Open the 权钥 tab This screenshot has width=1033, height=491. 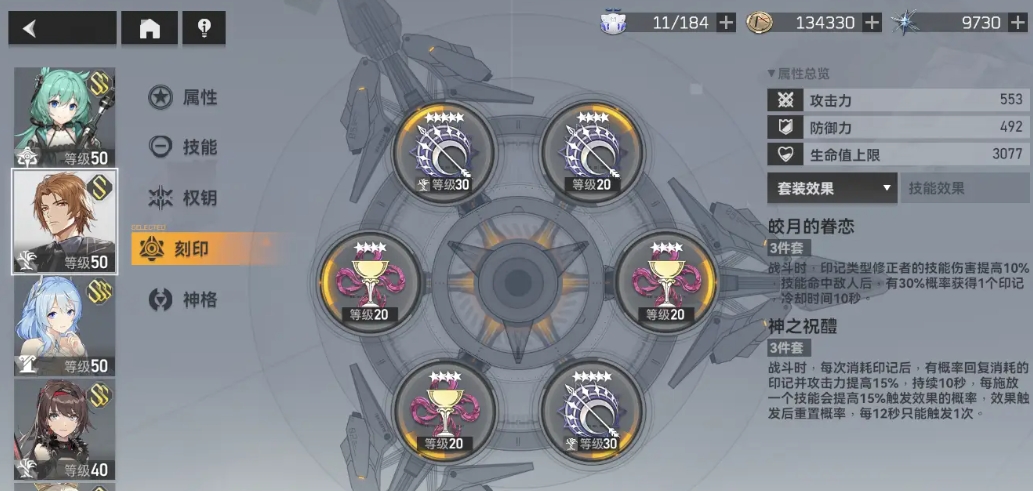click(185, 197)
